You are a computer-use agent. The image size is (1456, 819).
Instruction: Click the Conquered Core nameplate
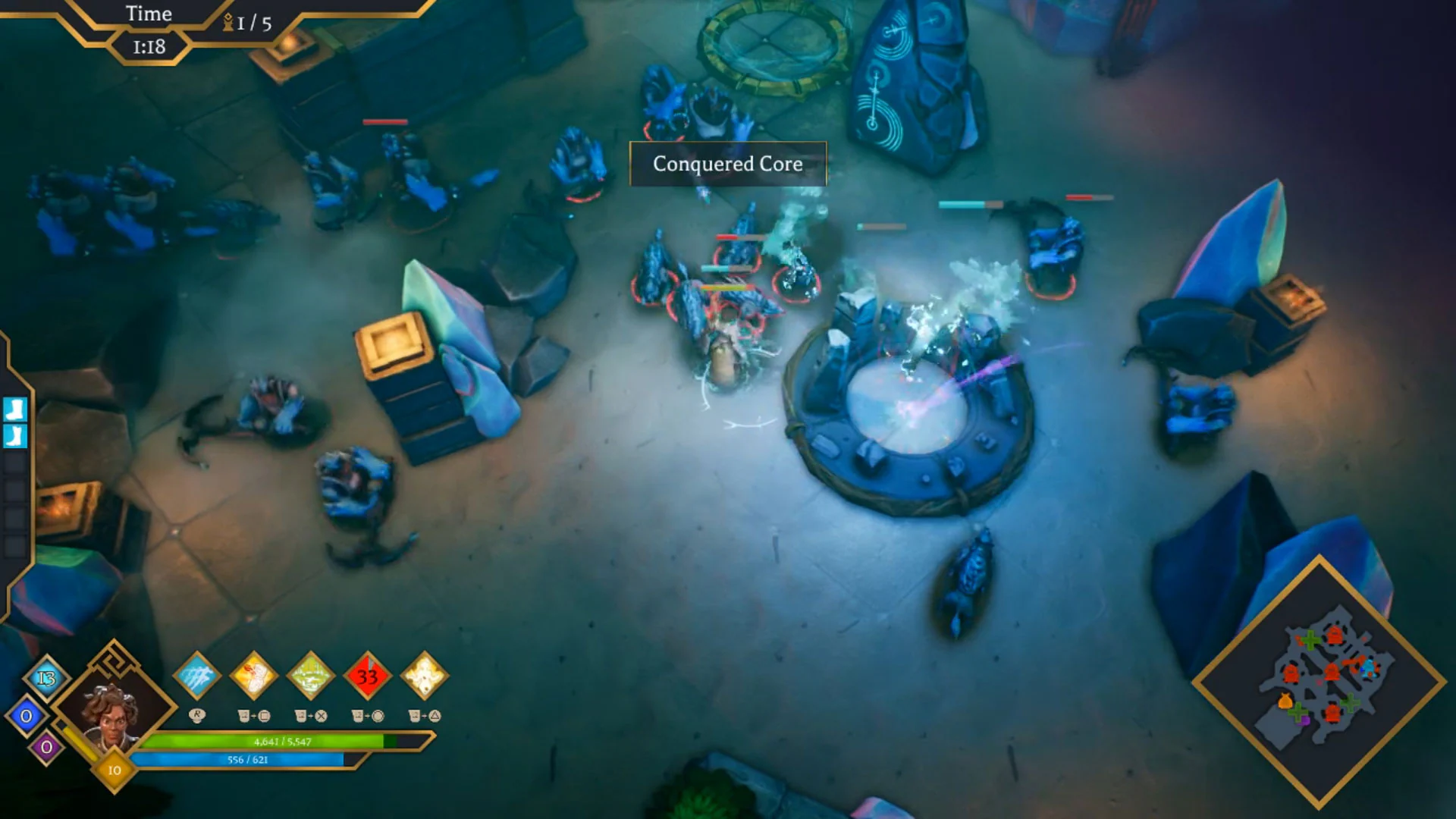(x=727, y=165)
